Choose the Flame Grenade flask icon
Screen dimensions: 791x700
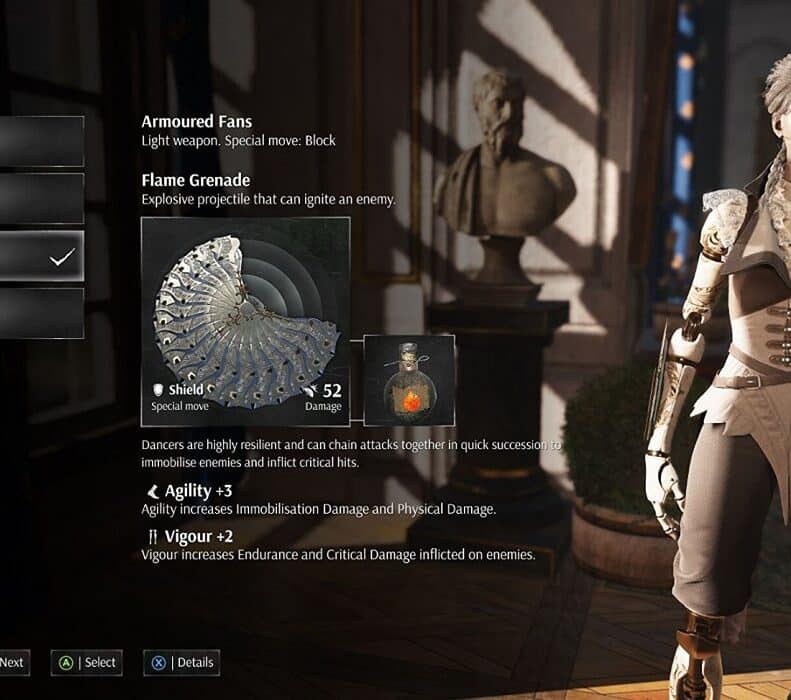pyautogui.click(x=408, y=380)
